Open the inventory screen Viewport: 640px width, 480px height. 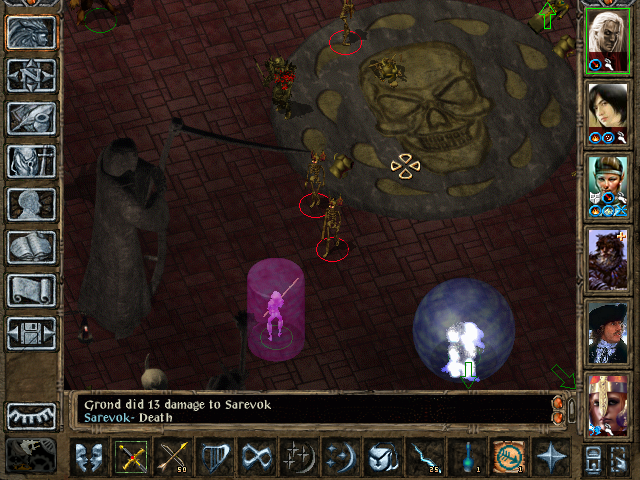31,161
